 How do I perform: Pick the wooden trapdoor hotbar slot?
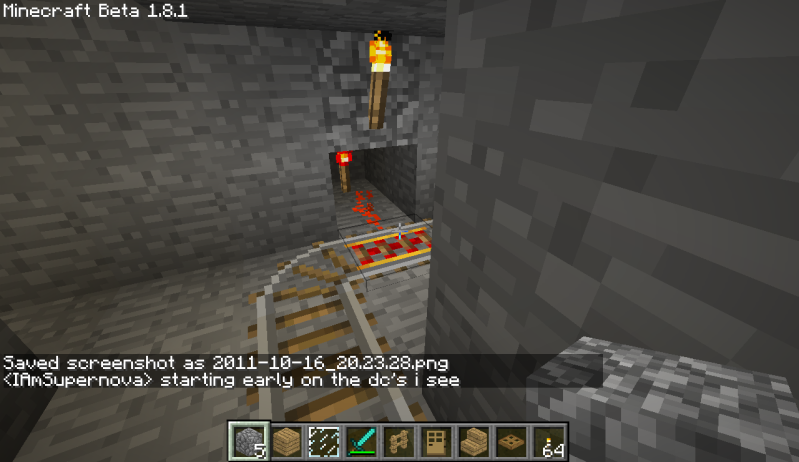(x=513, y=441)
